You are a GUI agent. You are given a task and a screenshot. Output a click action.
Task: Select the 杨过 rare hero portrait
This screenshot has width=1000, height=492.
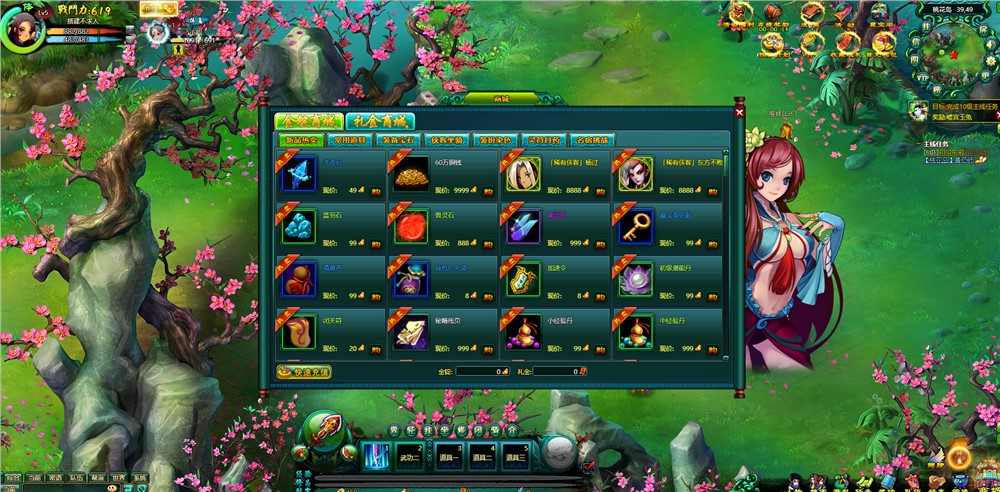click(523, 174)
